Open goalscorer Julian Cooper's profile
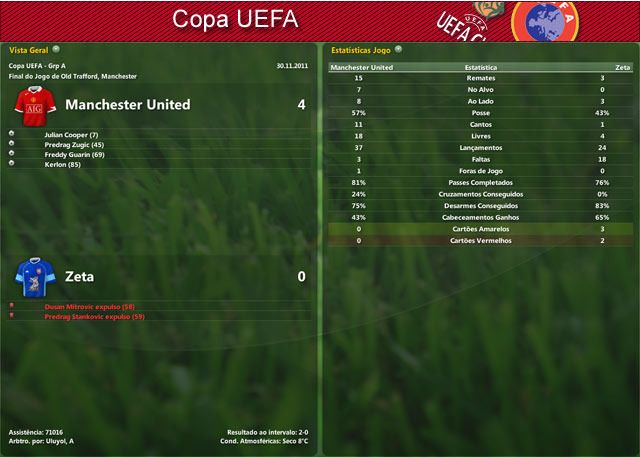This screenshot has height=457, width=640. [x=71, y=134]
